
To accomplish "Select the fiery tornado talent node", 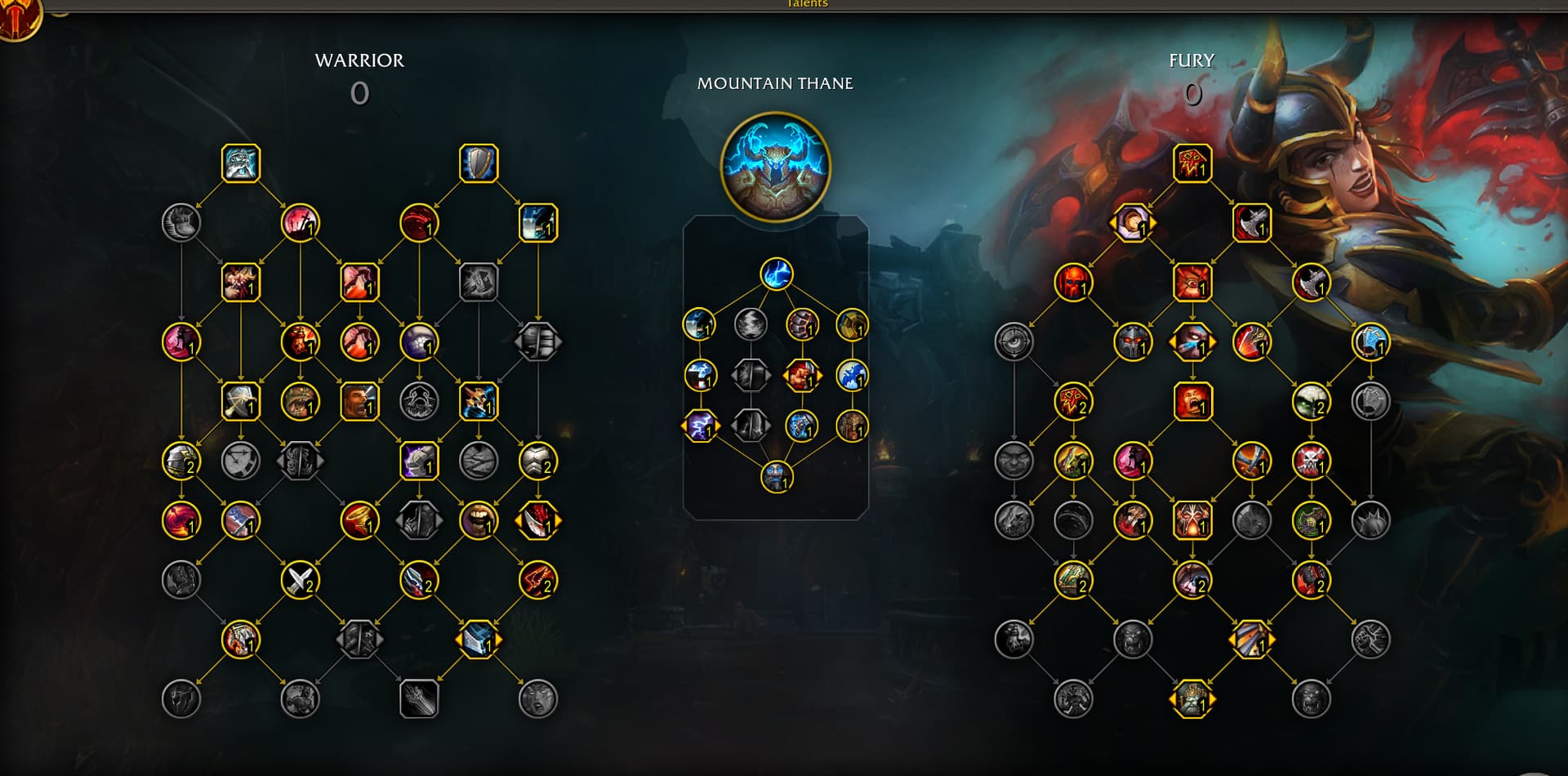I will click(x=359, y=520).
